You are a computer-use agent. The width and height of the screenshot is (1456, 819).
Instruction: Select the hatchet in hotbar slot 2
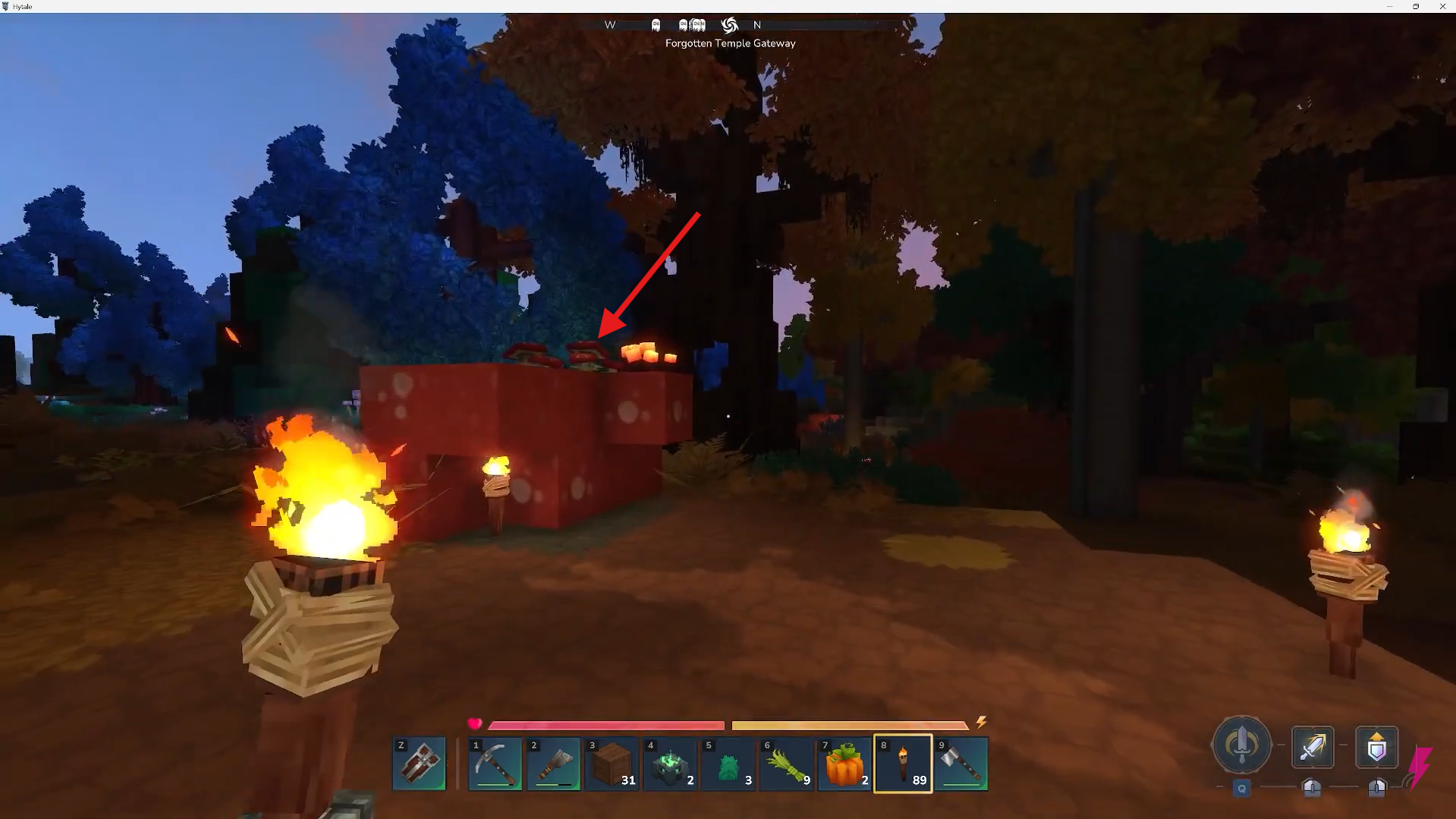(x=552, y=764)
